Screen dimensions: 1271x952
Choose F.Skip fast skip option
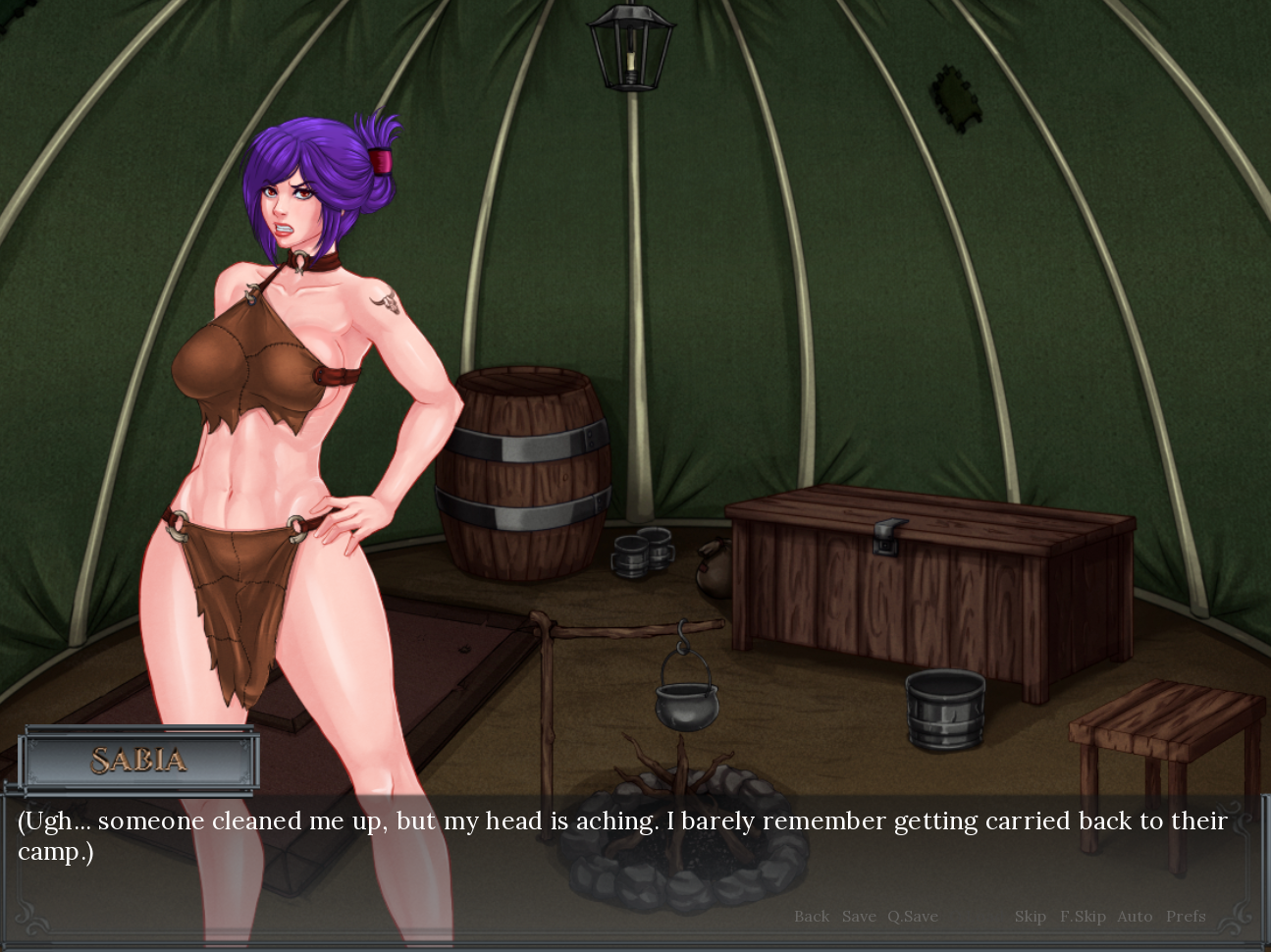point(1083,916)
